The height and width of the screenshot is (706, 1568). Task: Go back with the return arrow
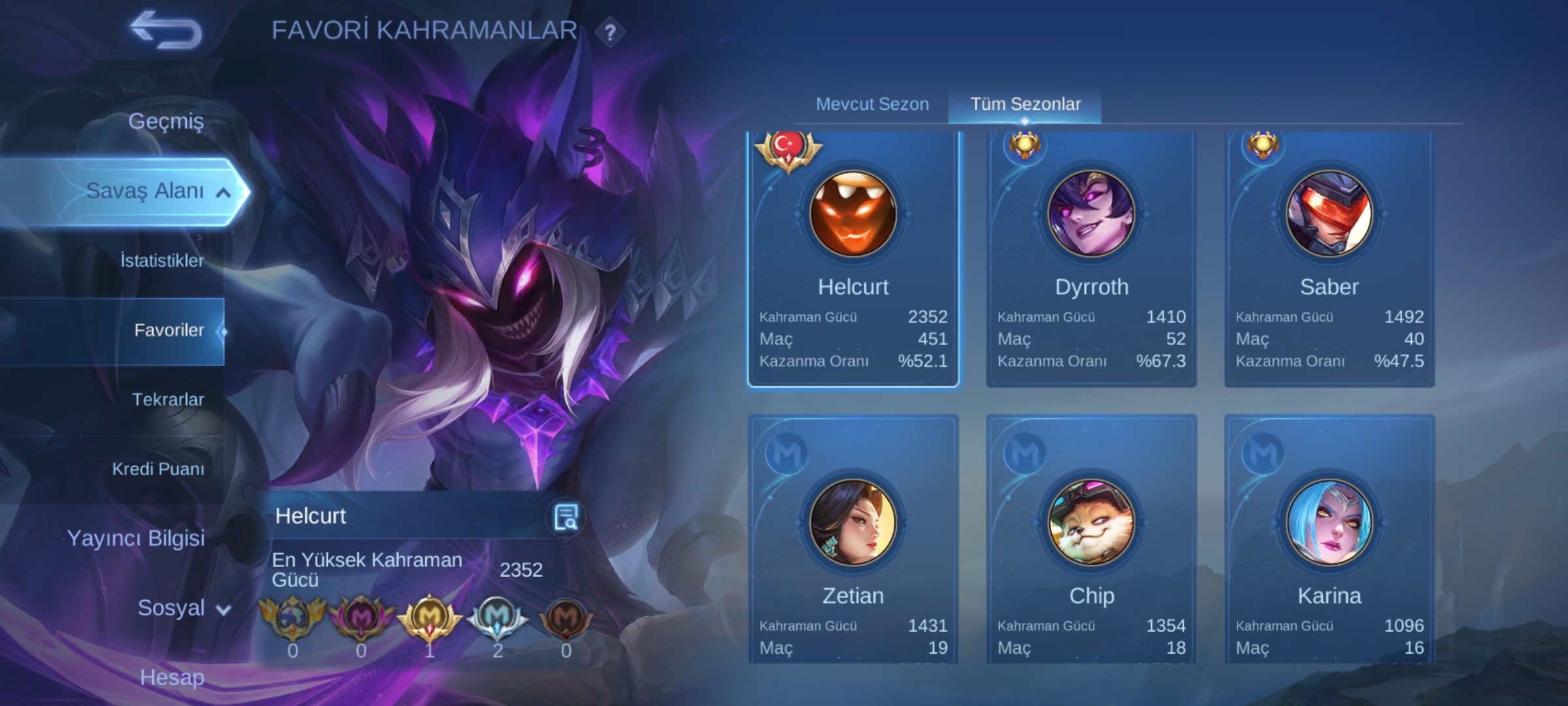point(166,30)
